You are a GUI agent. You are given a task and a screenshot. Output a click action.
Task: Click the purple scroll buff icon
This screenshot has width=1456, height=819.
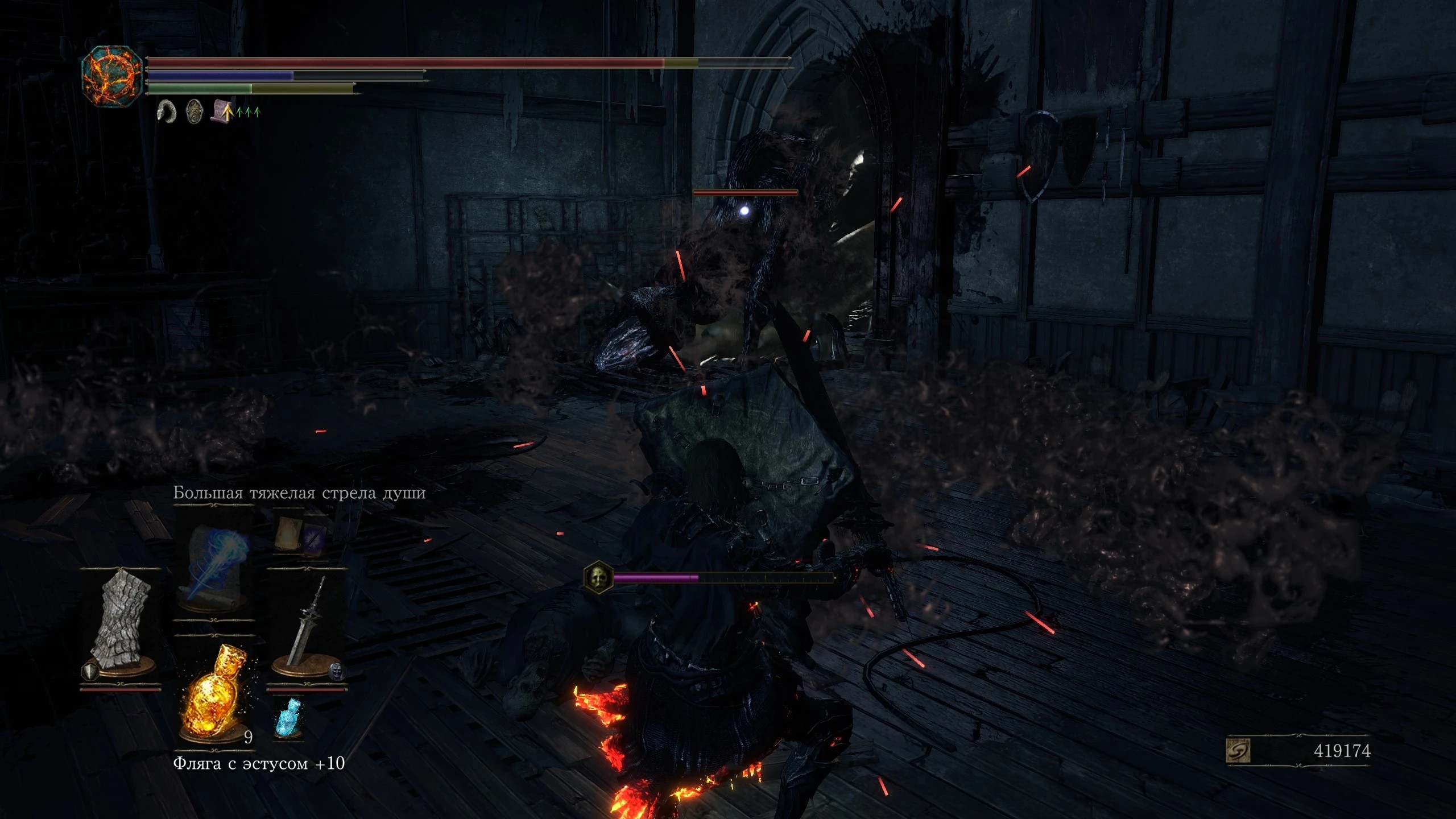click(x=222, y=111)
